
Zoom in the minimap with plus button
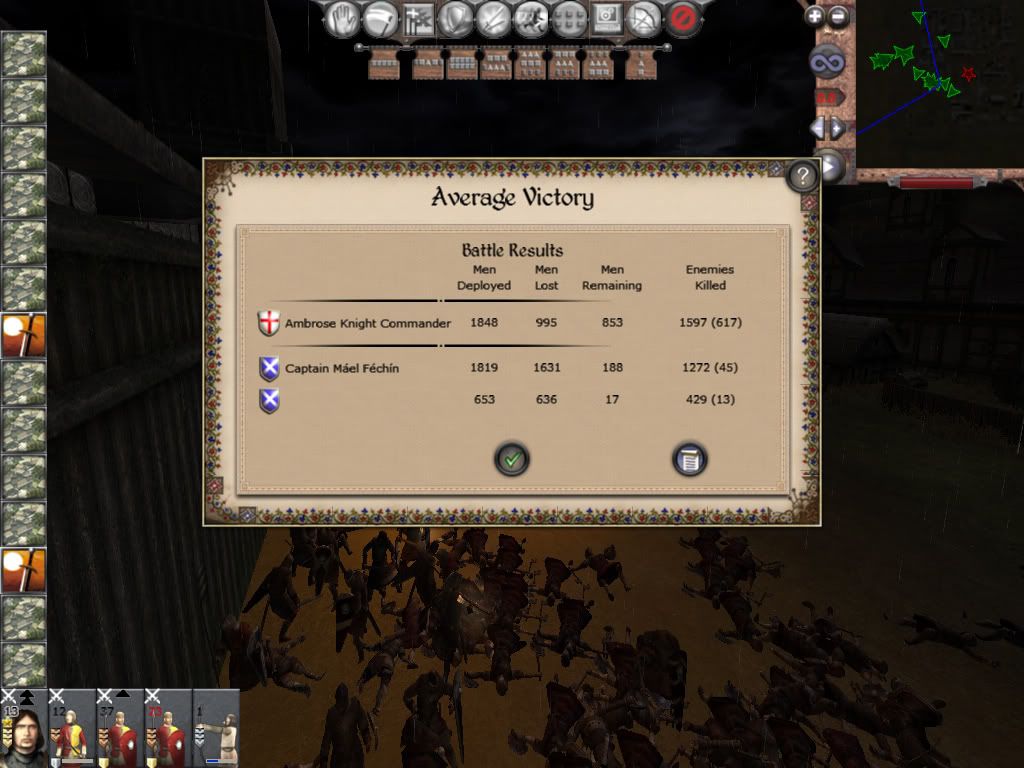pyautogui.click(x=815, y=16)
